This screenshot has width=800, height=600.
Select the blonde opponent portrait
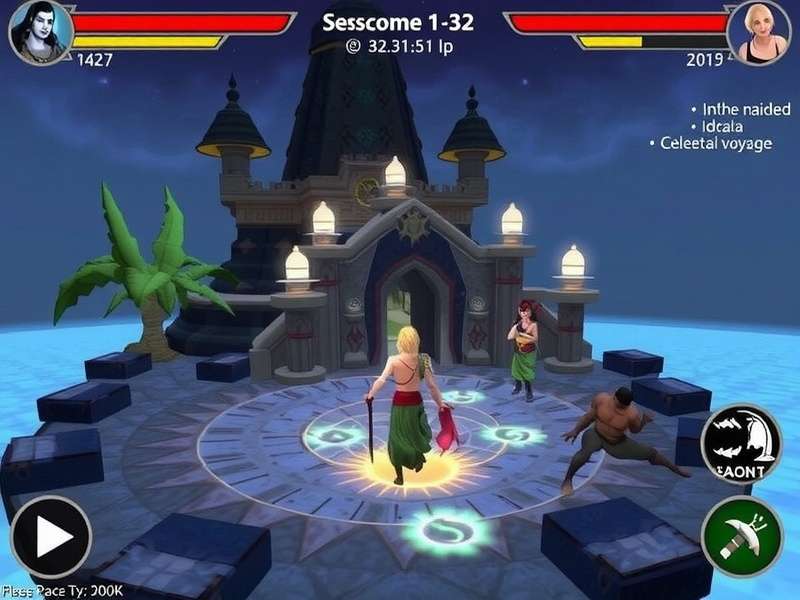pos(758,33)
